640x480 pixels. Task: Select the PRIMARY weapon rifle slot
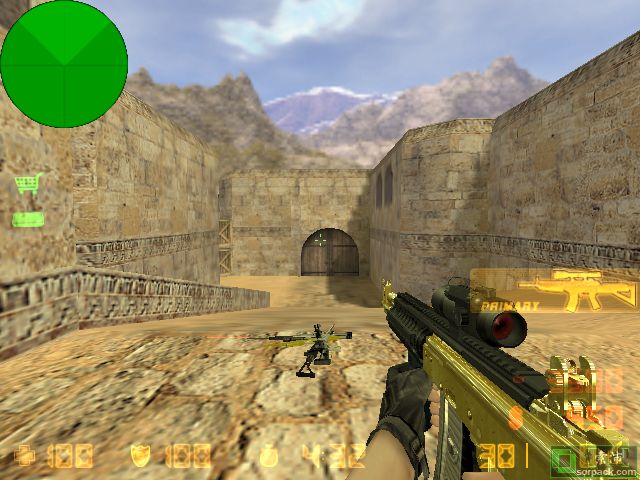point(554,291)
